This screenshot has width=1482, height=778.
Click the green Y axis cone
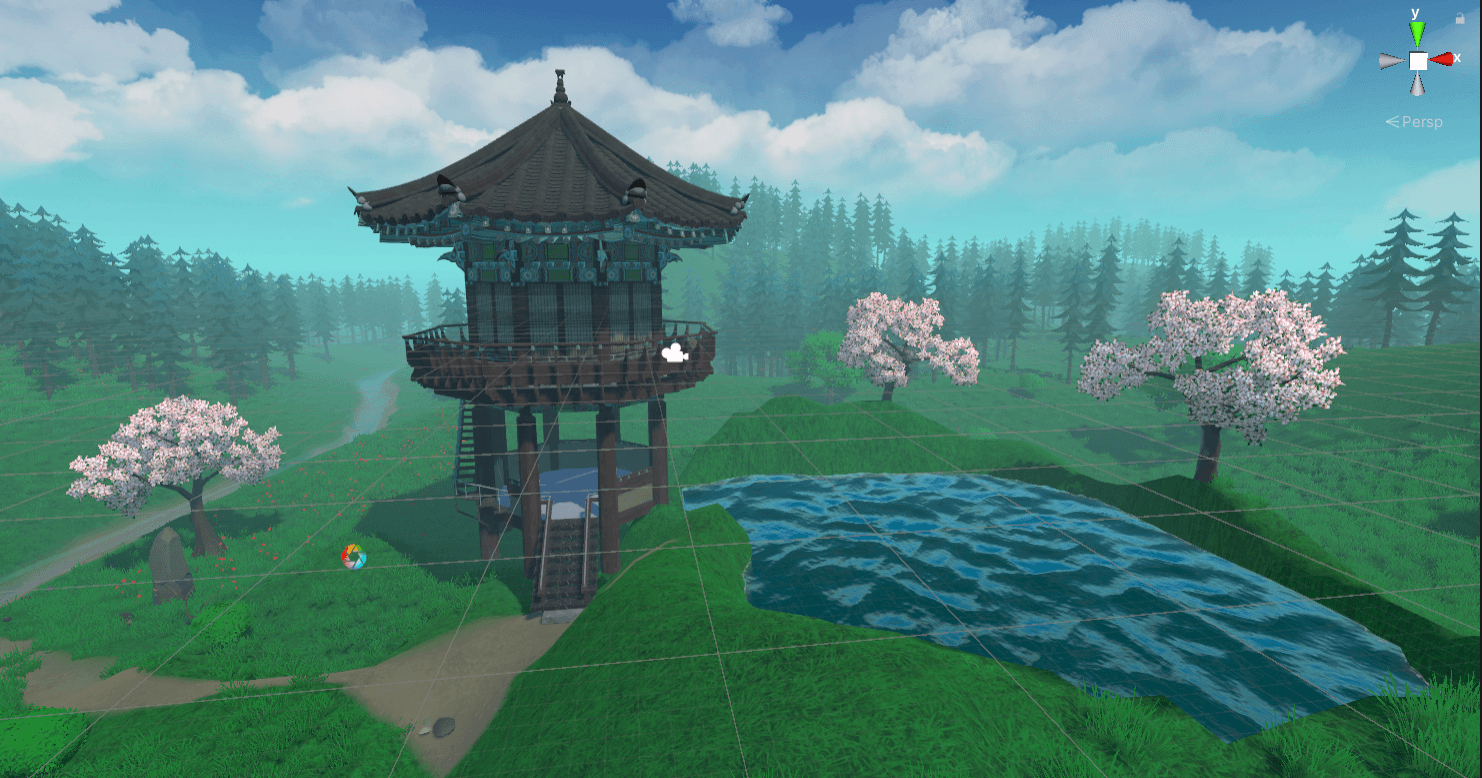[1417, 35]
